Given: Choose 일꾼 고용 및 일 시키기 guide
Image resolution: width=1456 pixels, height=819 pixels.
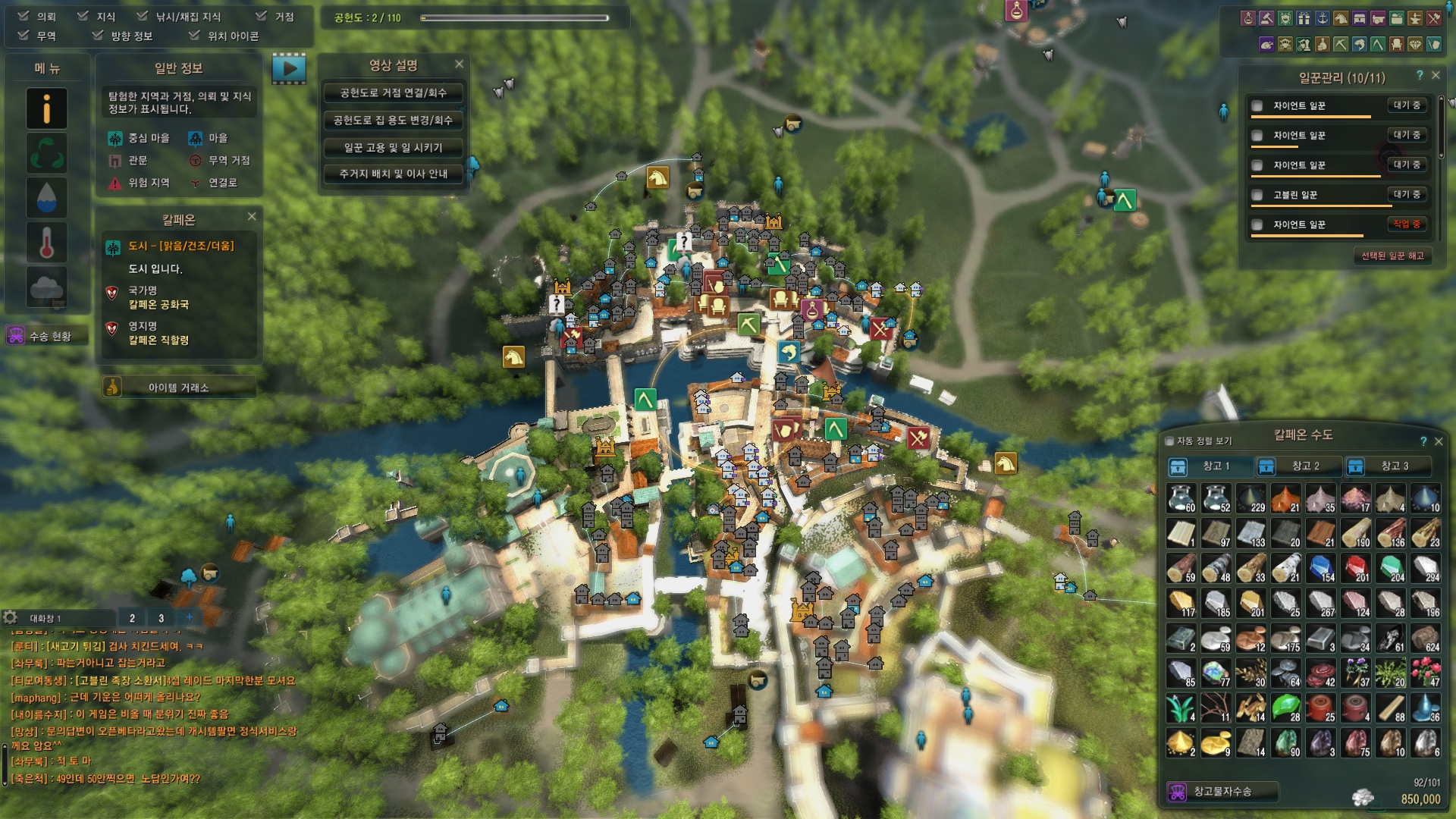Looking at the screenshot, I should 393,147.
